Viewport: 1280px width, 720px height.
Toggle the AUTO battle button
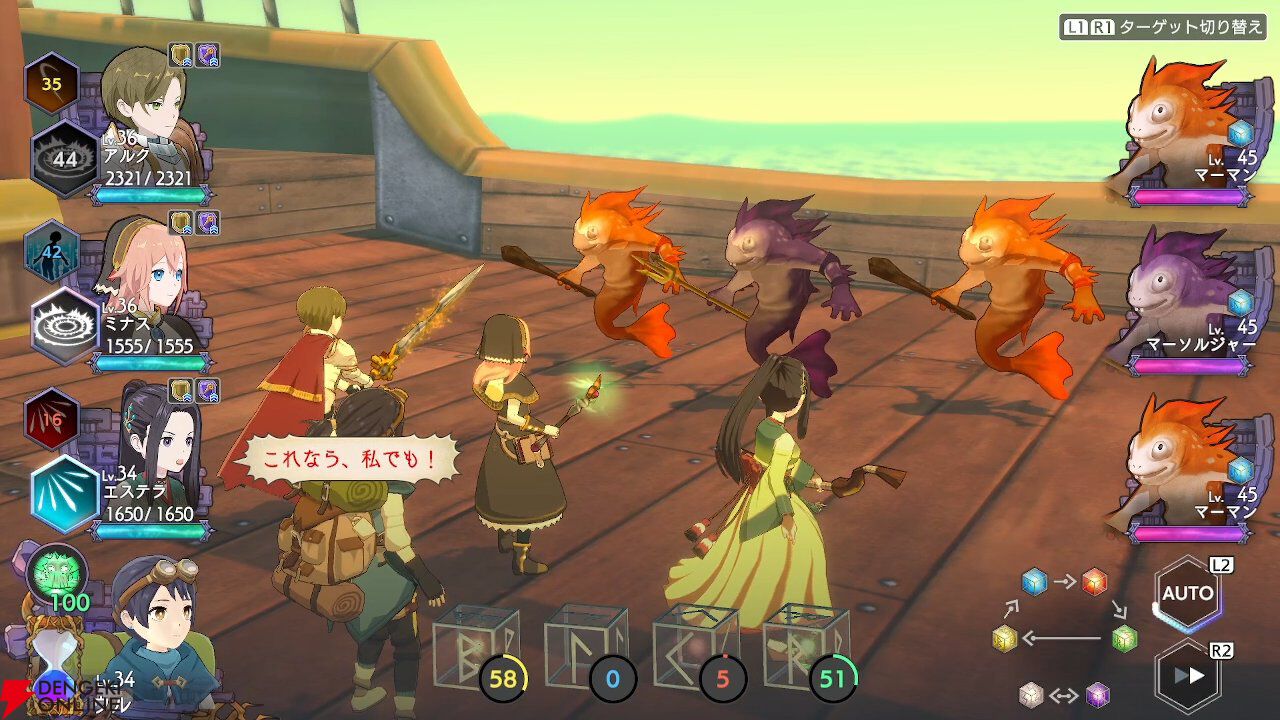click(x=1187, y=594)
